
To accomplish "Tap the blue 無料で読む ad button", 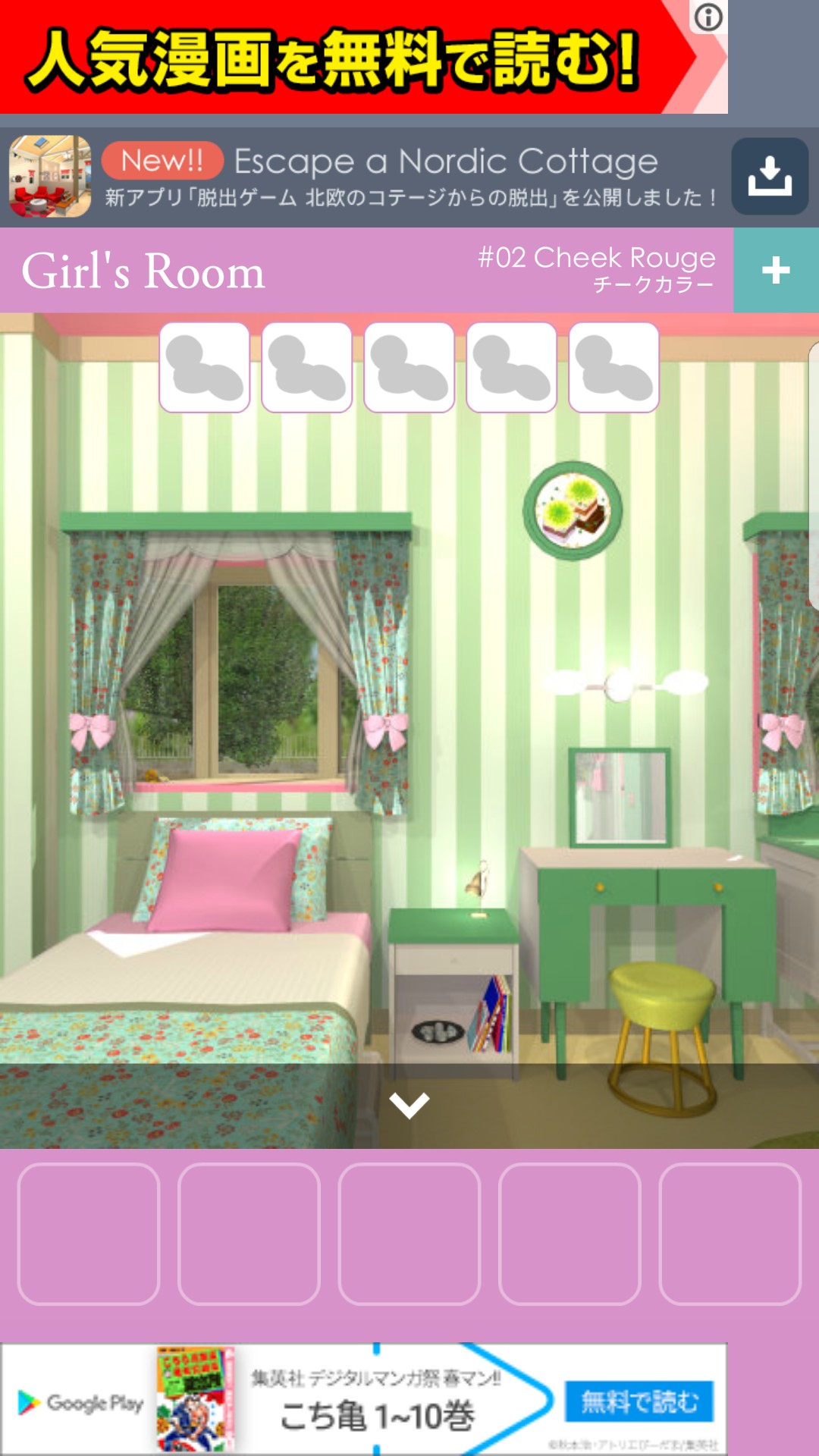I will coord(639,1401).
